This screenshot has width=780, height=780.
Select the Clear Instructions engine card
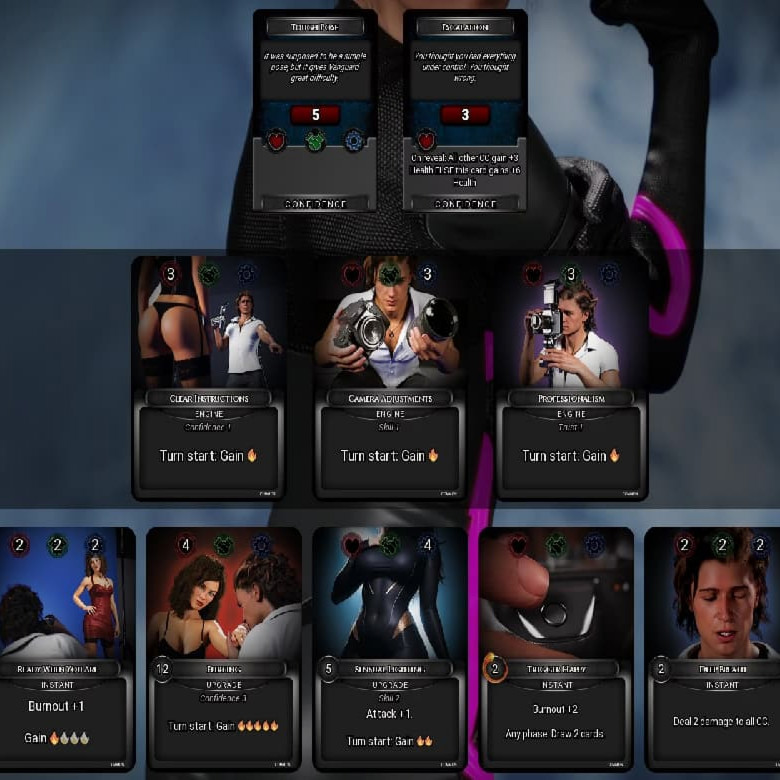point(209,378)
